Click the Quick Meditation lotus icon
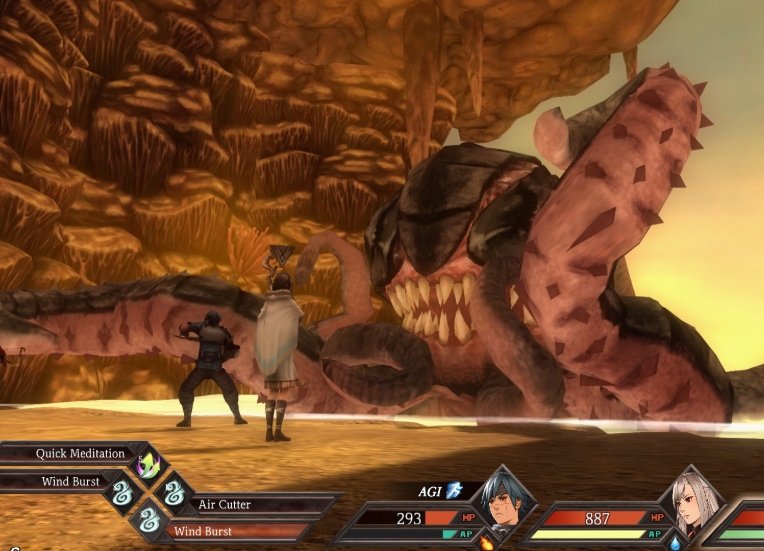 (148, 463)
